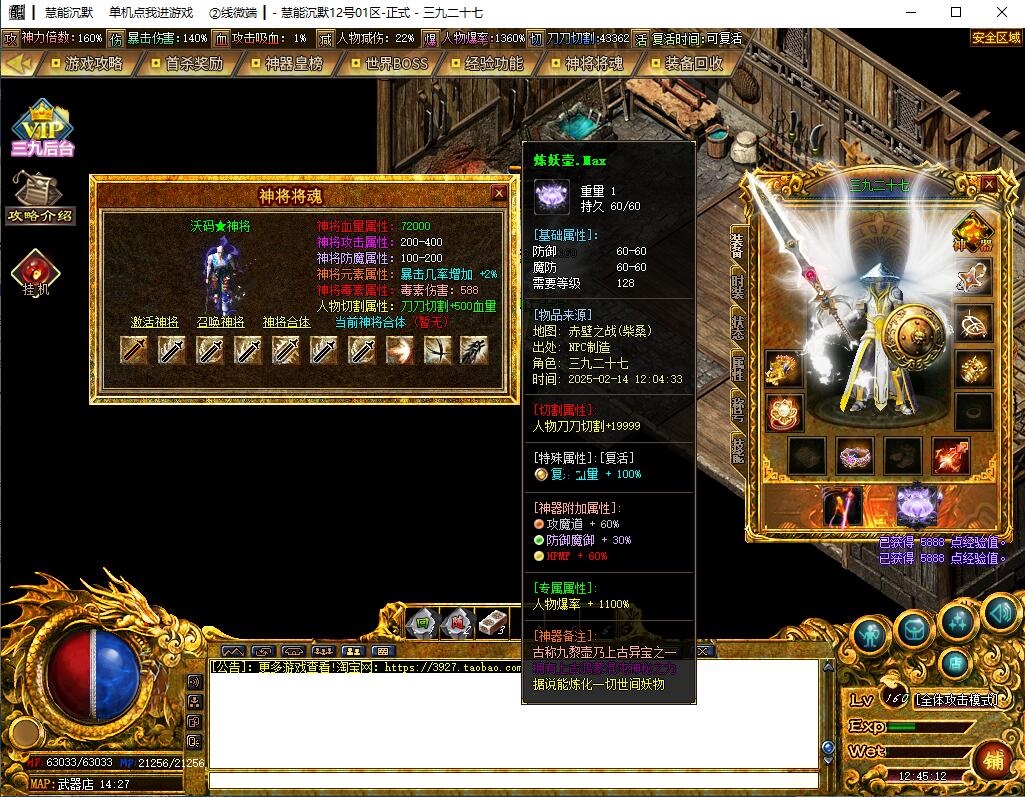The height and width of the screenshot is (797, 1025).
Task: Click the 召唤神将 link
Action: pyautogui.click(x=220, y=322)
